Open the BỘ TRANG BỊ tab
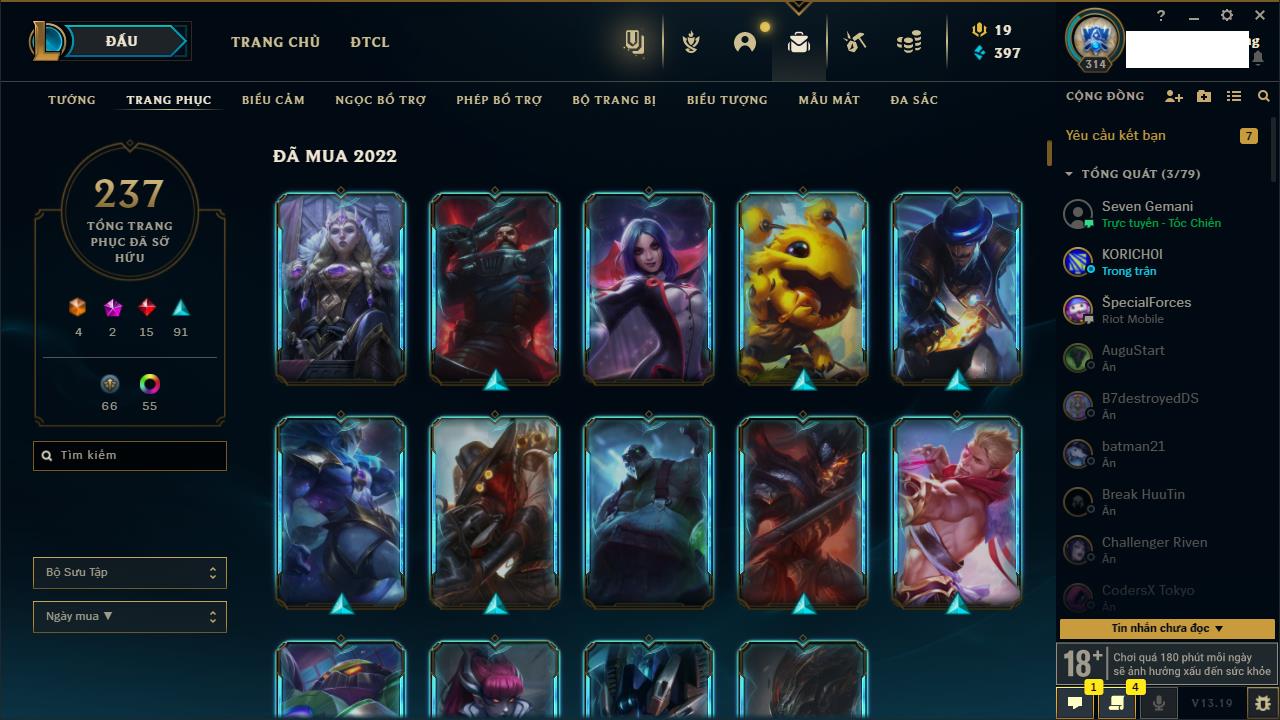 (614, 100)
